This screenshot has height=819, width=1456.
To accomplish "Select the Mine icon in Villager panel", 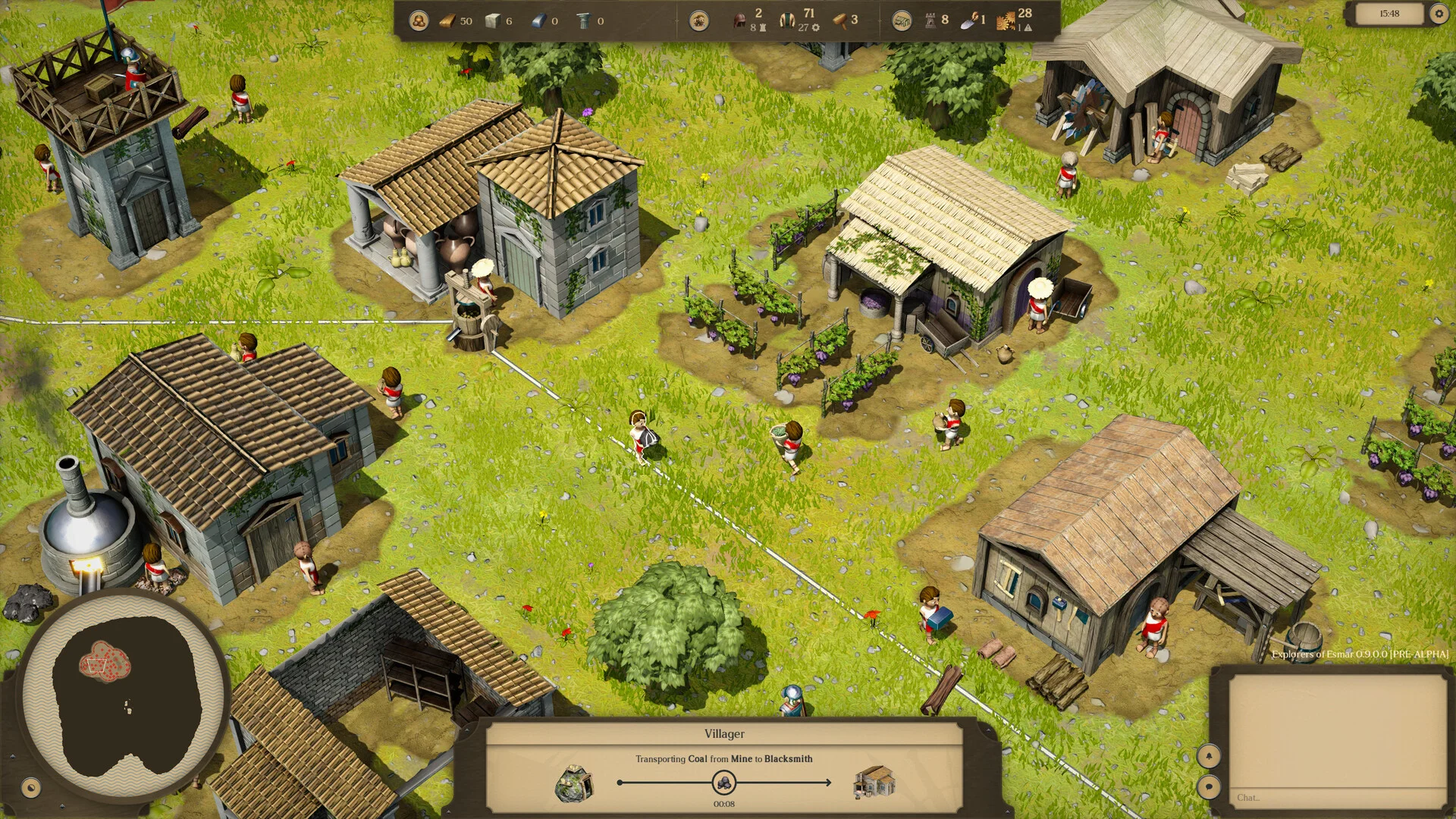I will [575, 783].
